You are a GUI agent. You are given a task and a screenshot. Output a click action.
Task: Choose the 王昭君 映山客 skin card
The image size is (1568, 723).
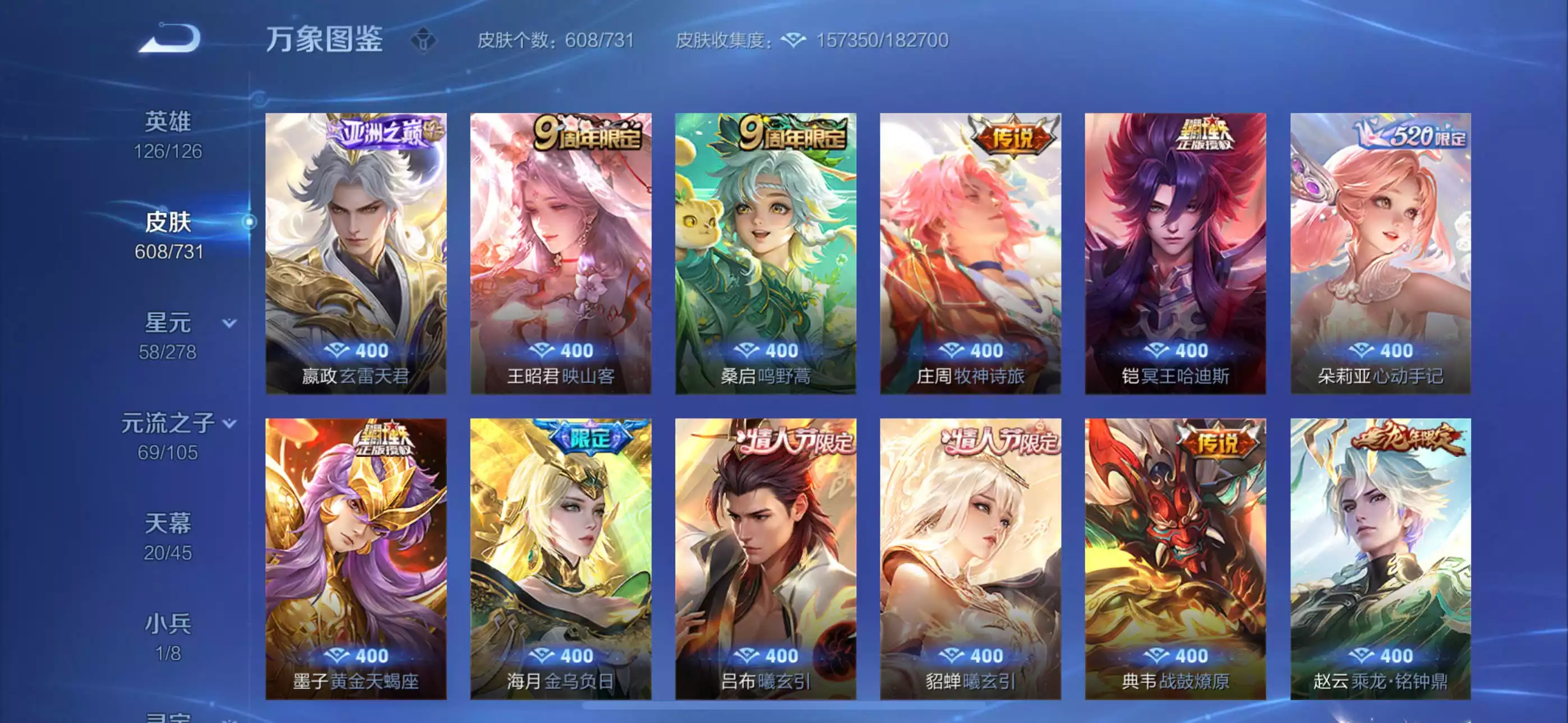[x=561, y=253]
